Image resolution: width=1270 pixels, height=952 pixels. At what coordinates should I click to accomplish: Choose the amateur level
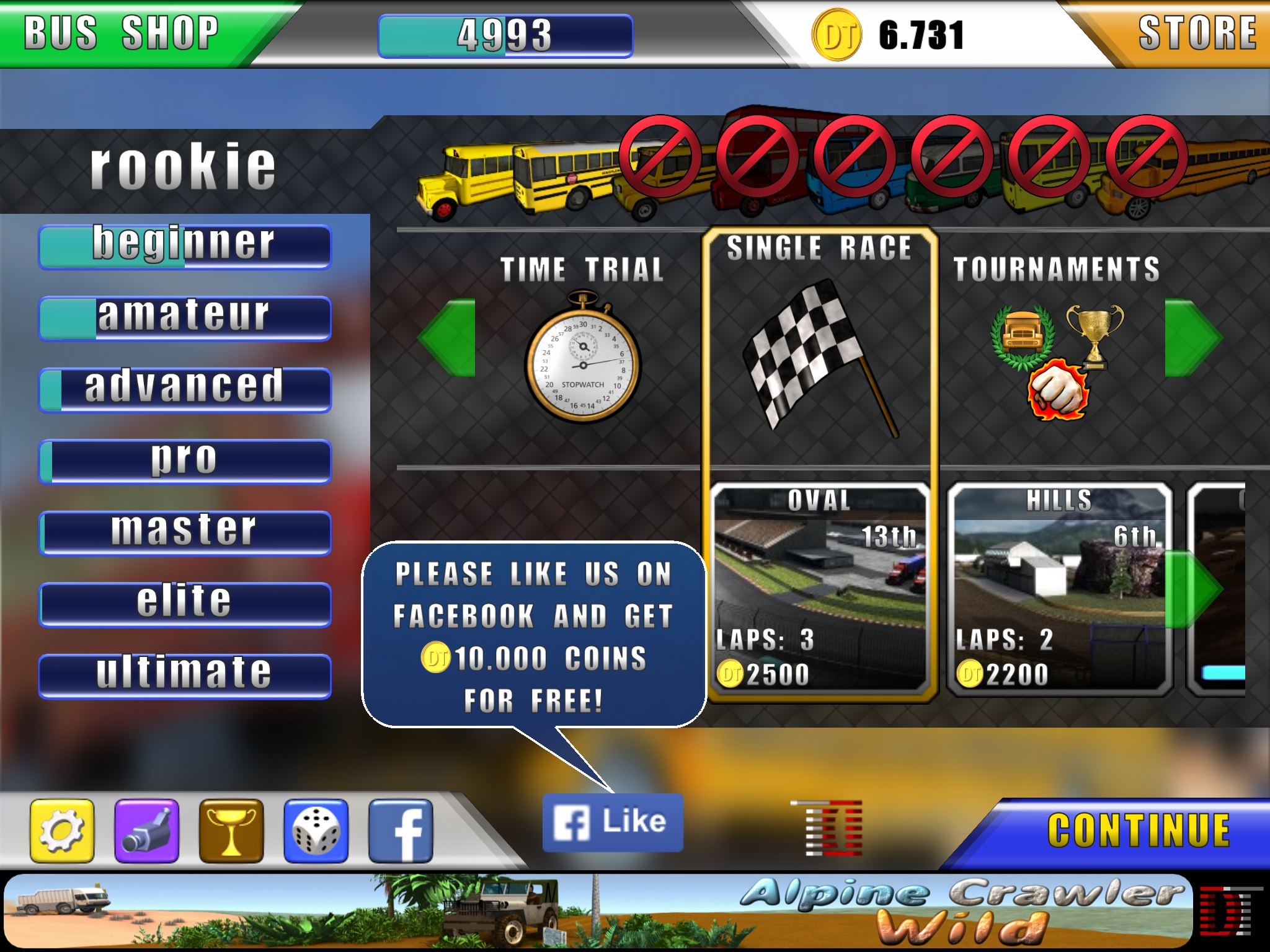185,319
